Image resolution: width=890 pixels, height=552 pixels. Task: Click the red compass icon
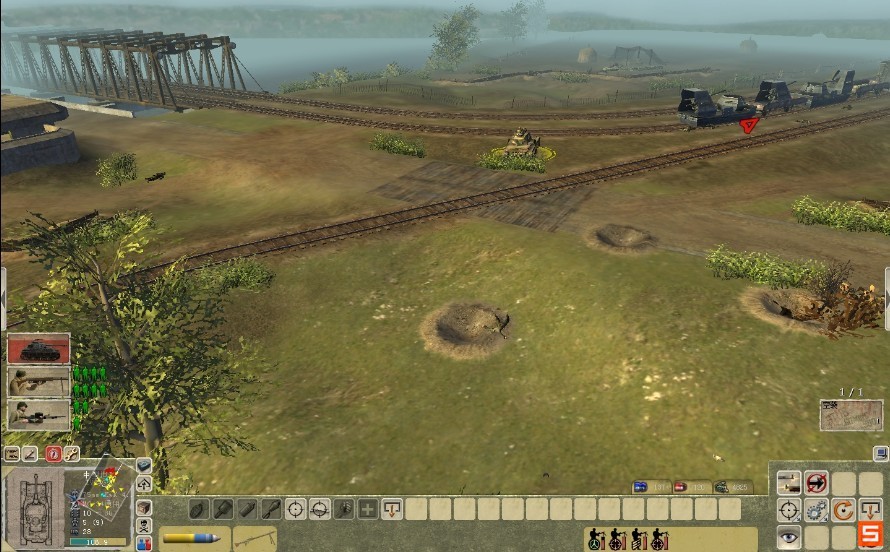point(53,454)
